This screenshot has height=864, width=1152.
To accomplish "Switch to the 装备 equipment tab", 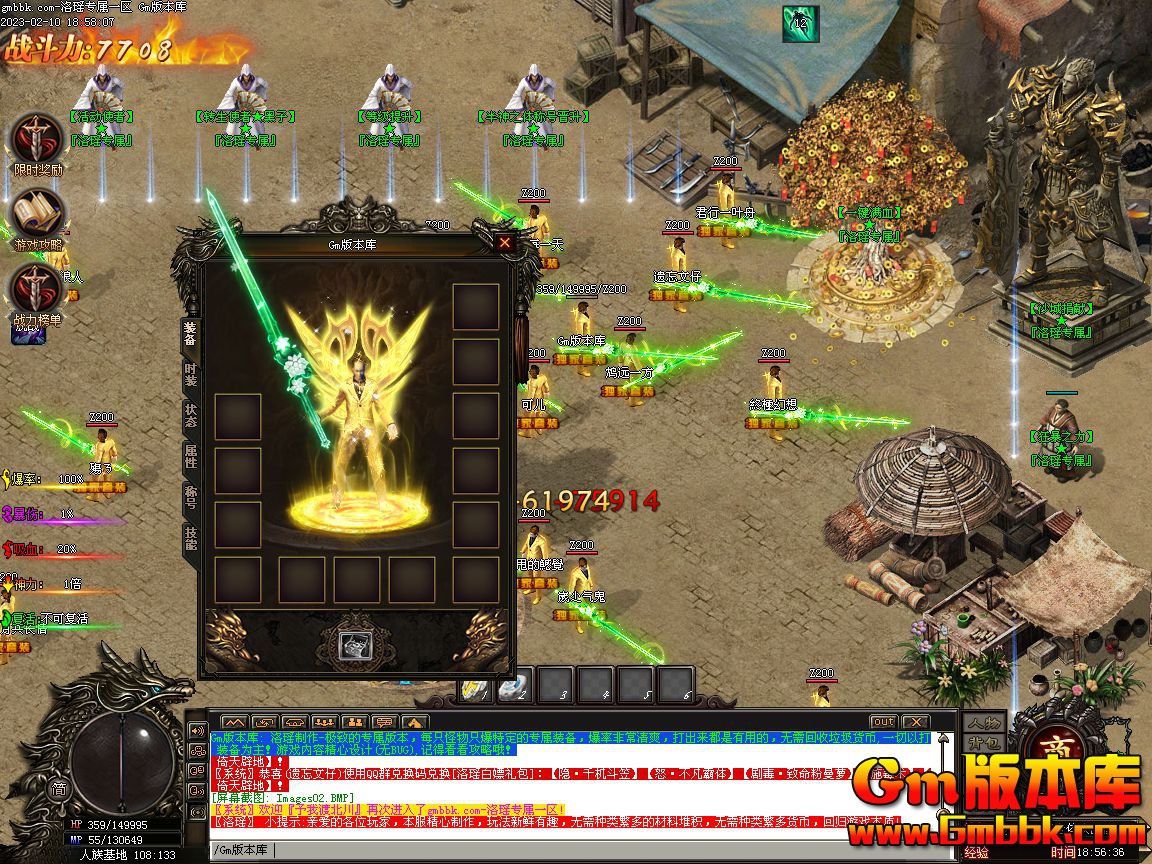I will (190, 335).
